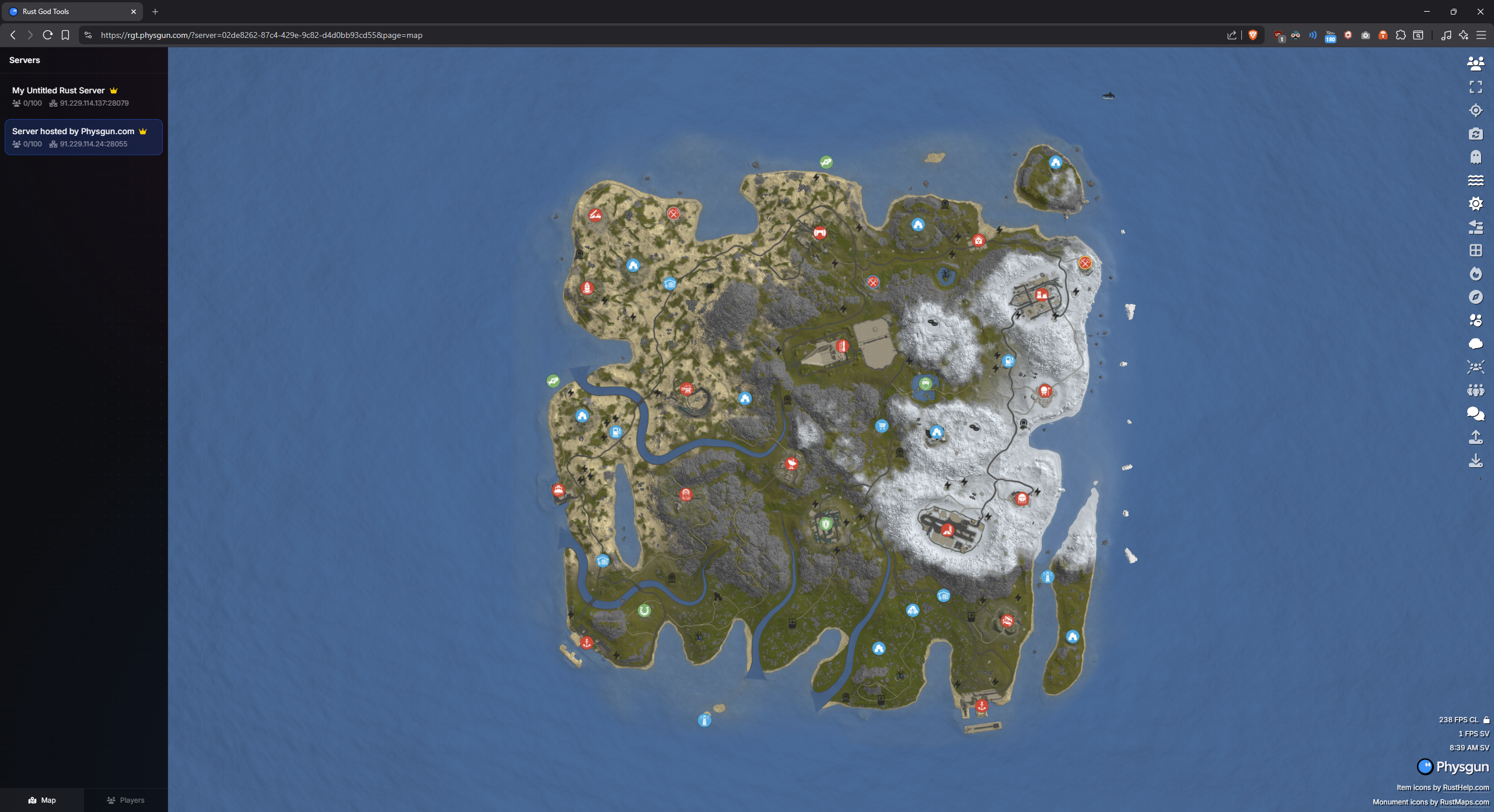Toggle the map grid icon

point(1475,250)
